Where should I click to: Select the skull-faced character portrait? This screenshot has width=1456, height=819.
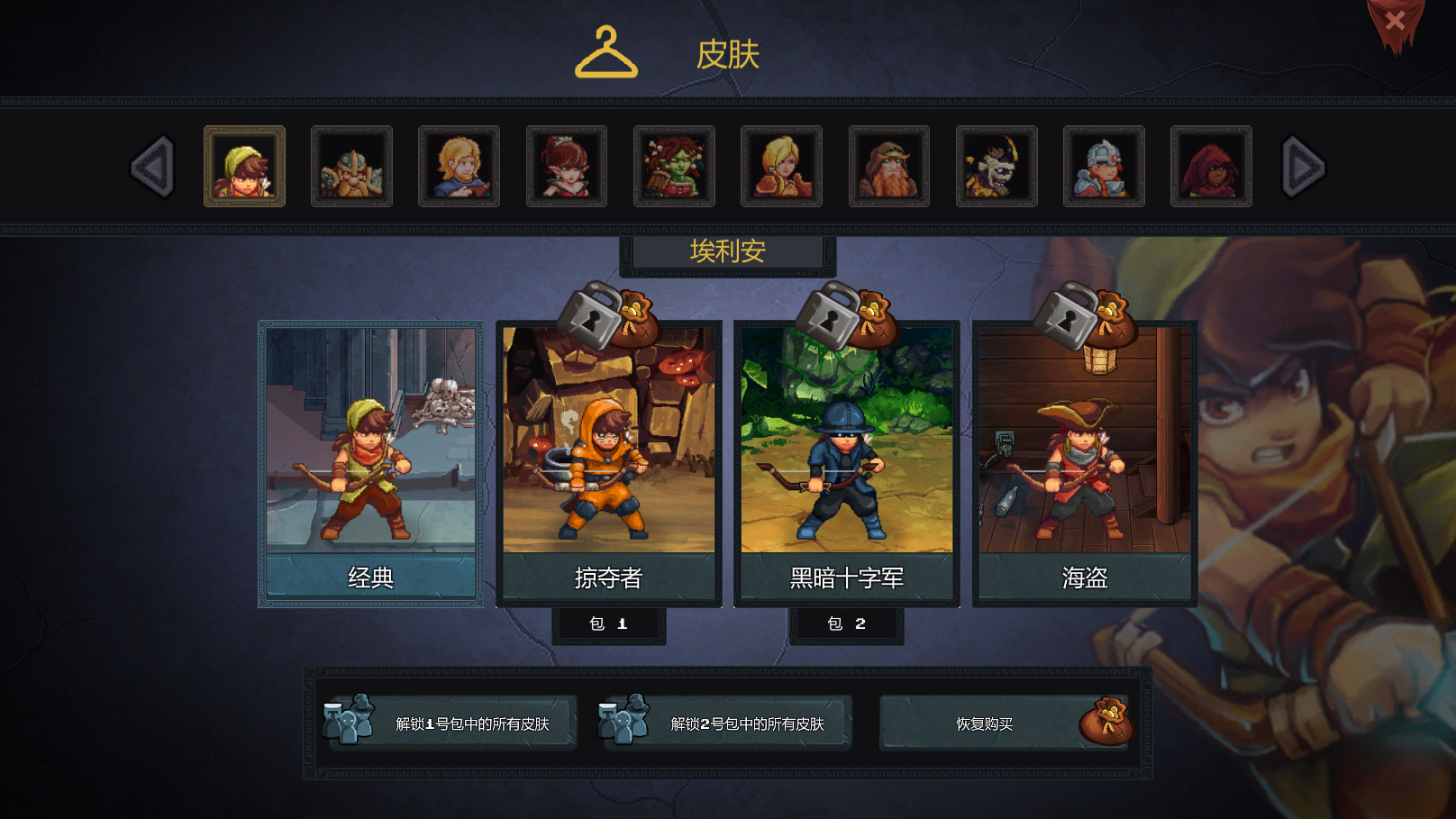coord(996,168)
